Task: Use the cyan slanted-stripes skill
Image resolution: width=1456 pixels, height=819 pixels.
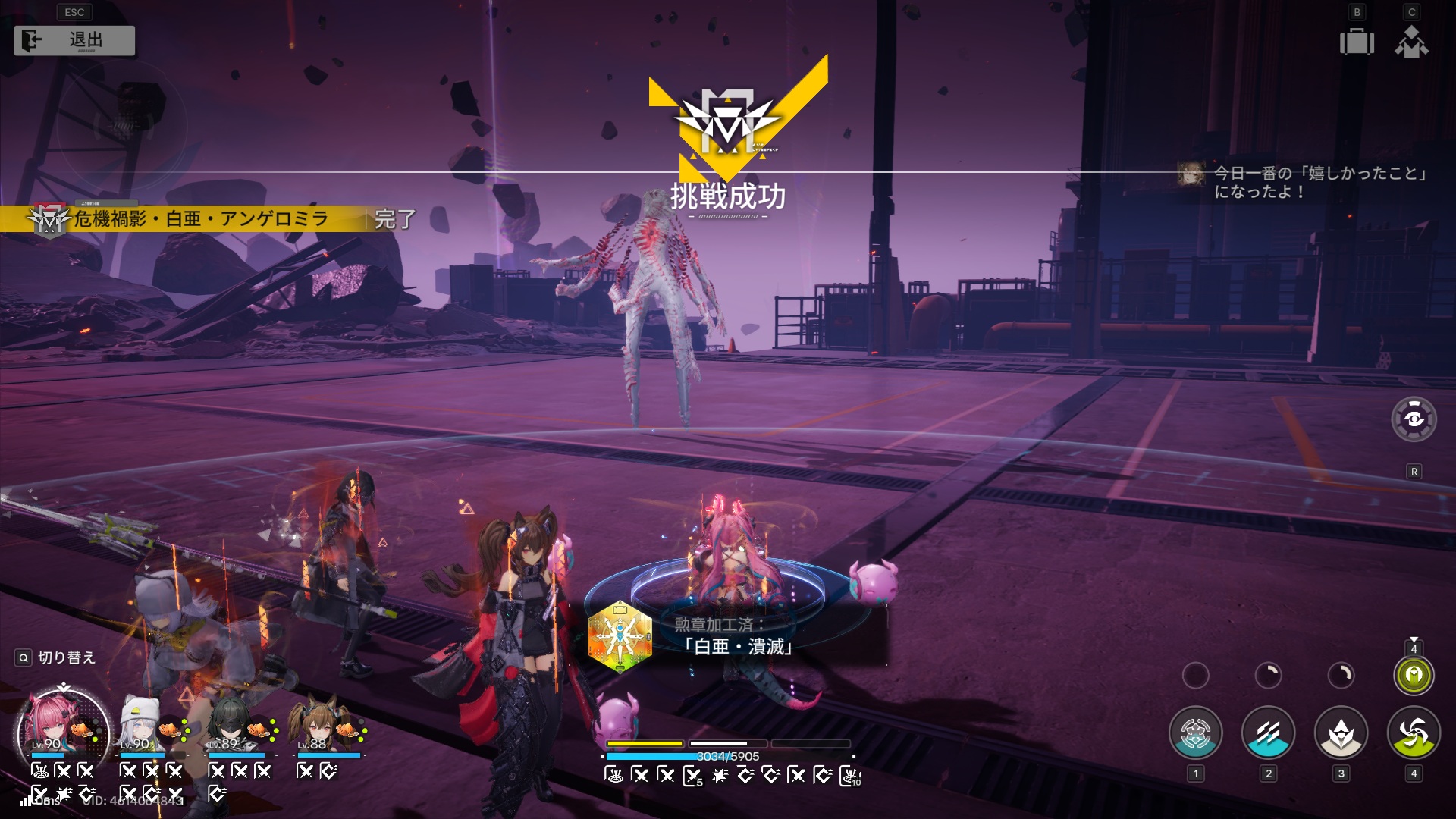Action: pos(1268,733)
